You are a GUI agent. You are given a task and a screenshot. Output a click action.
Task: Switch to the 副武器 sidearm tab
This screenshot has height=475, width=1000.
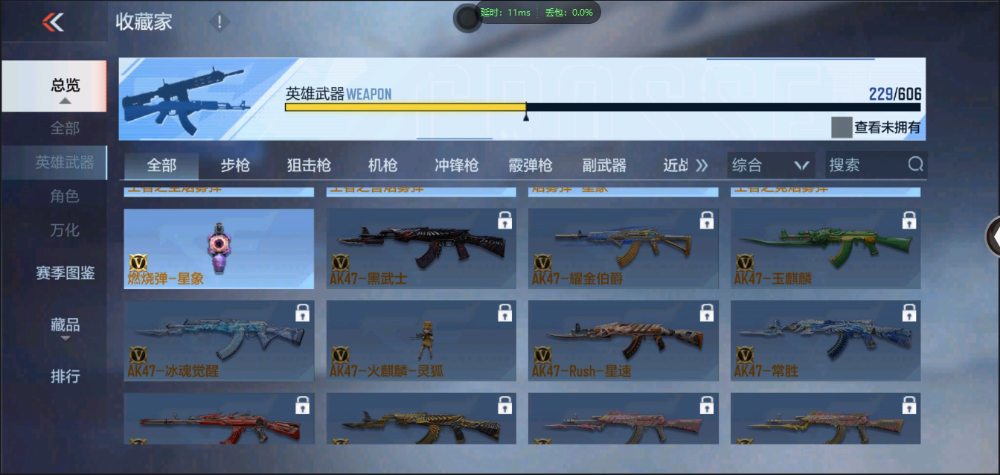coord(604,165)
